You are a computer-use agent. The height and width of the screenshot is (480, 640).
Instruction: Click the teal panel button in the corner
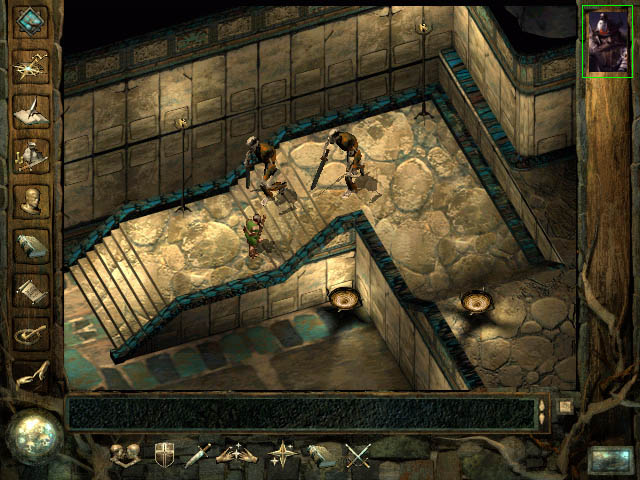click(x=608, y=459)
